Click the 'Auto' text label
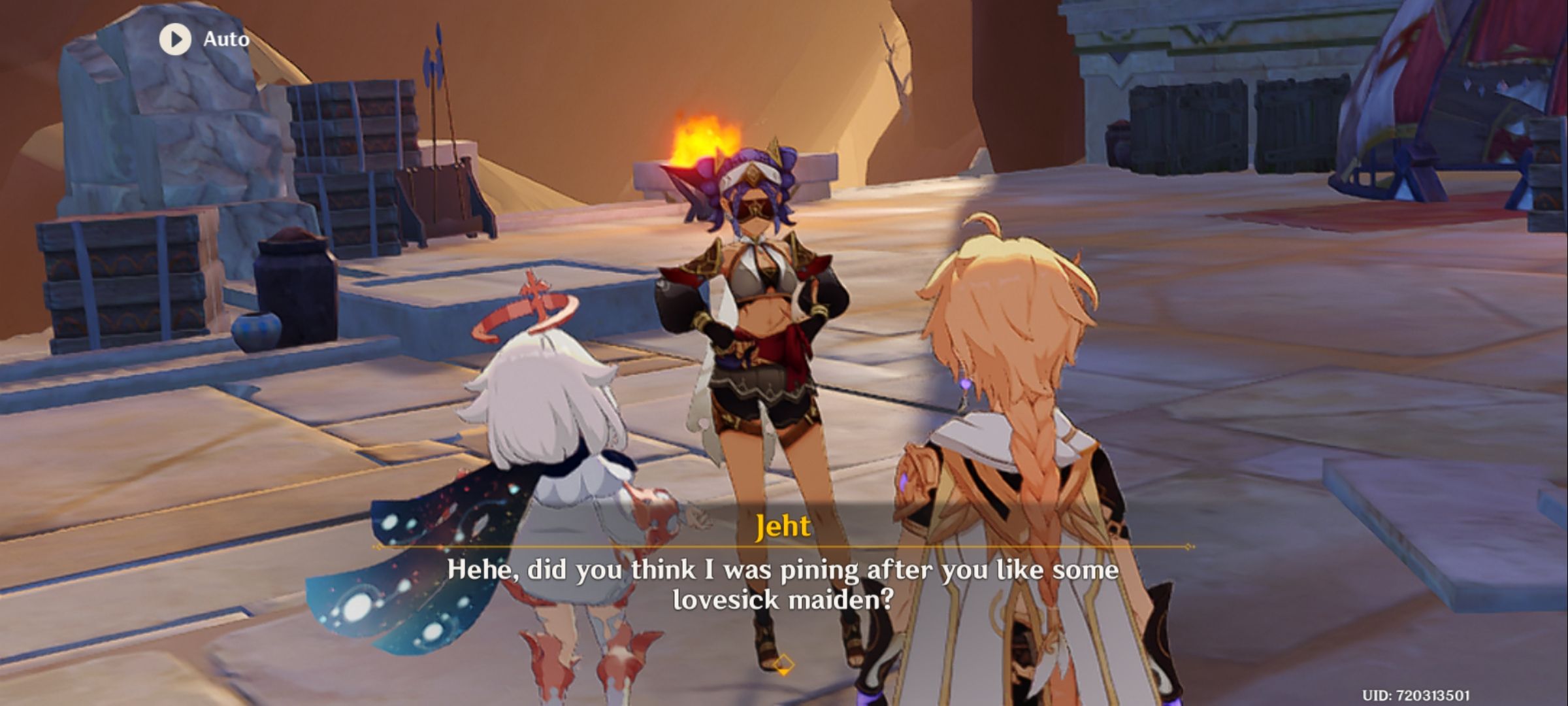 [225, 39]
